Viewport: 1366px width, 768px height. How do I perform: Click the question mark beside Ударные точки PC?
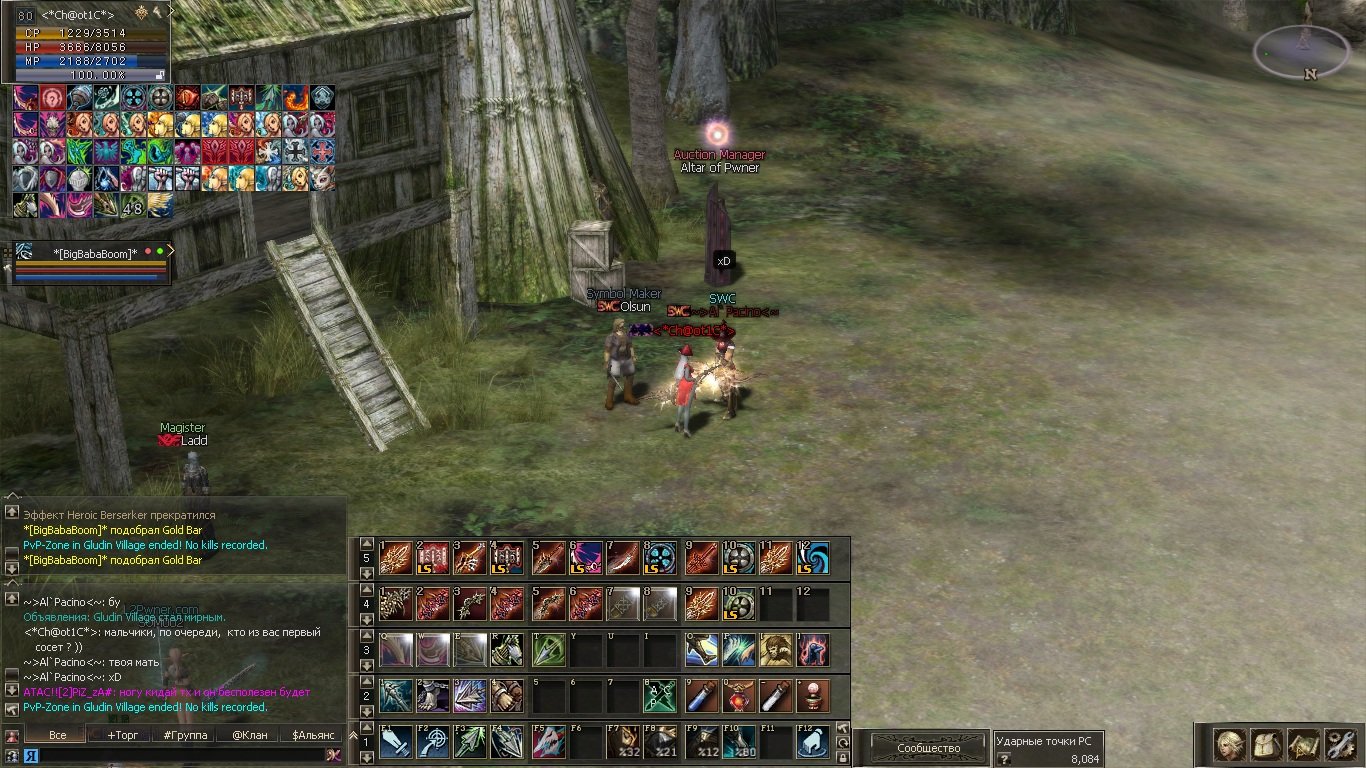[1003, 759]
